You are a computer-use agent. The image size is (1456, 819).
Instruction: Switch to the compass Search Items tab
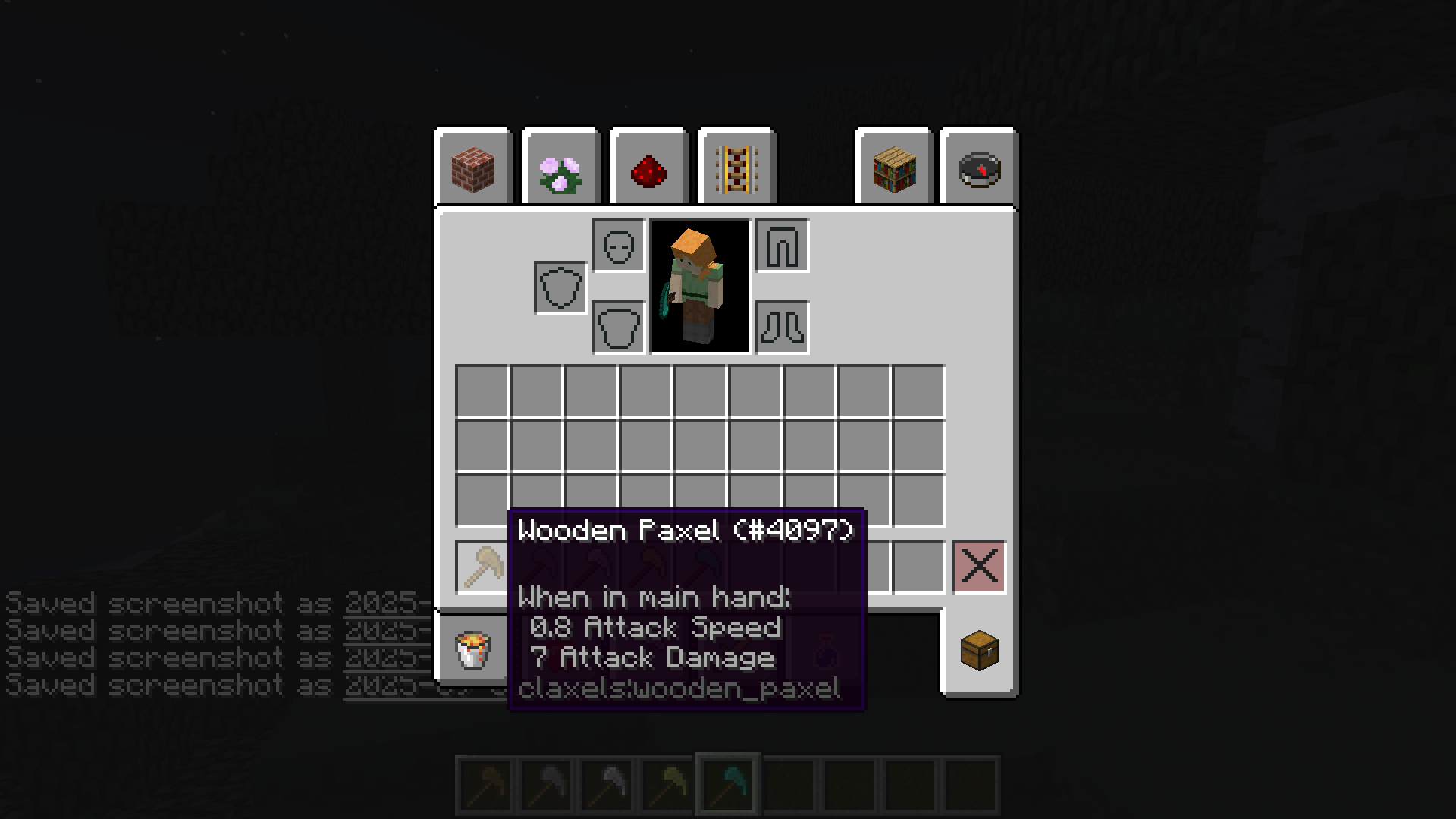pyautogui.click(x=978, y=168)
